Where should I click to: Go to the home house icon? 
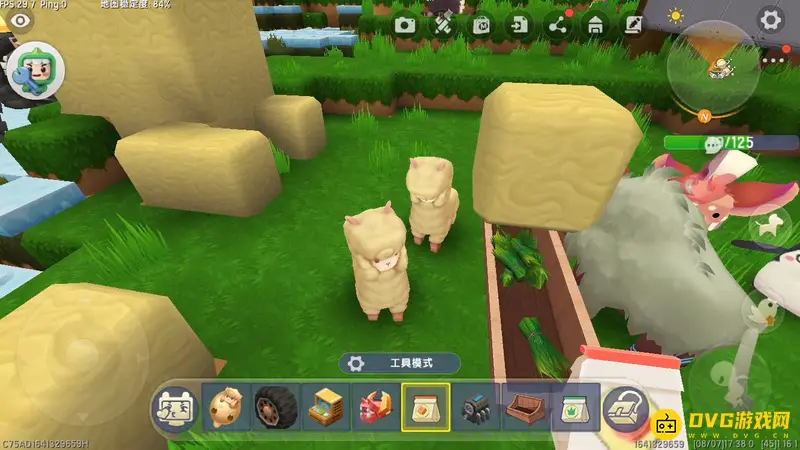(x=596, y=25)
